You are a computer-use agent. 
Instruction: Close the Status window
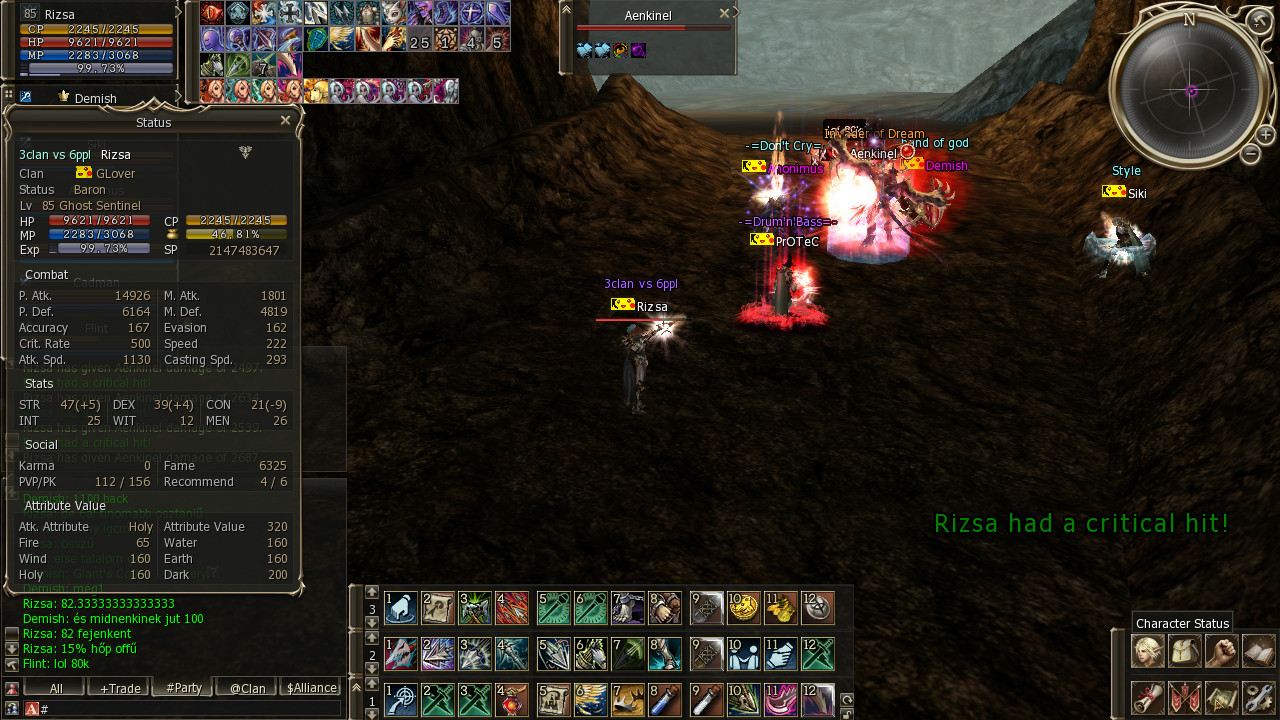point(285,120)
